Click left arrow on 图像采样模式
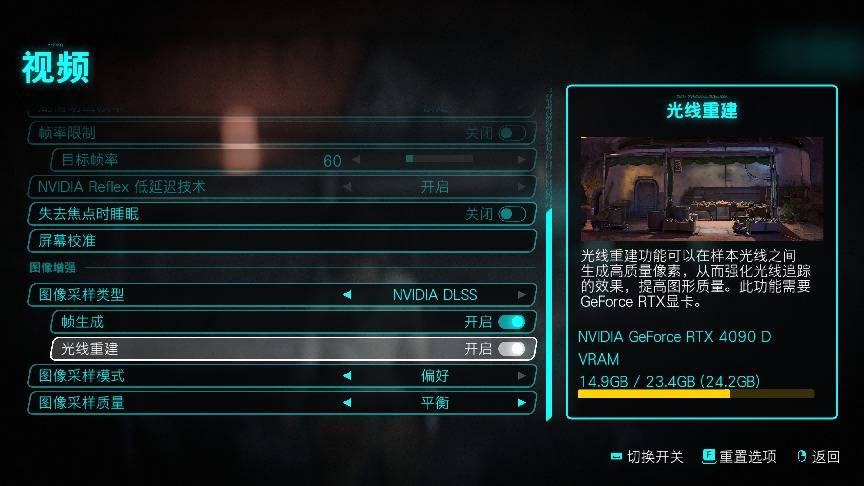 coord(347,376)
